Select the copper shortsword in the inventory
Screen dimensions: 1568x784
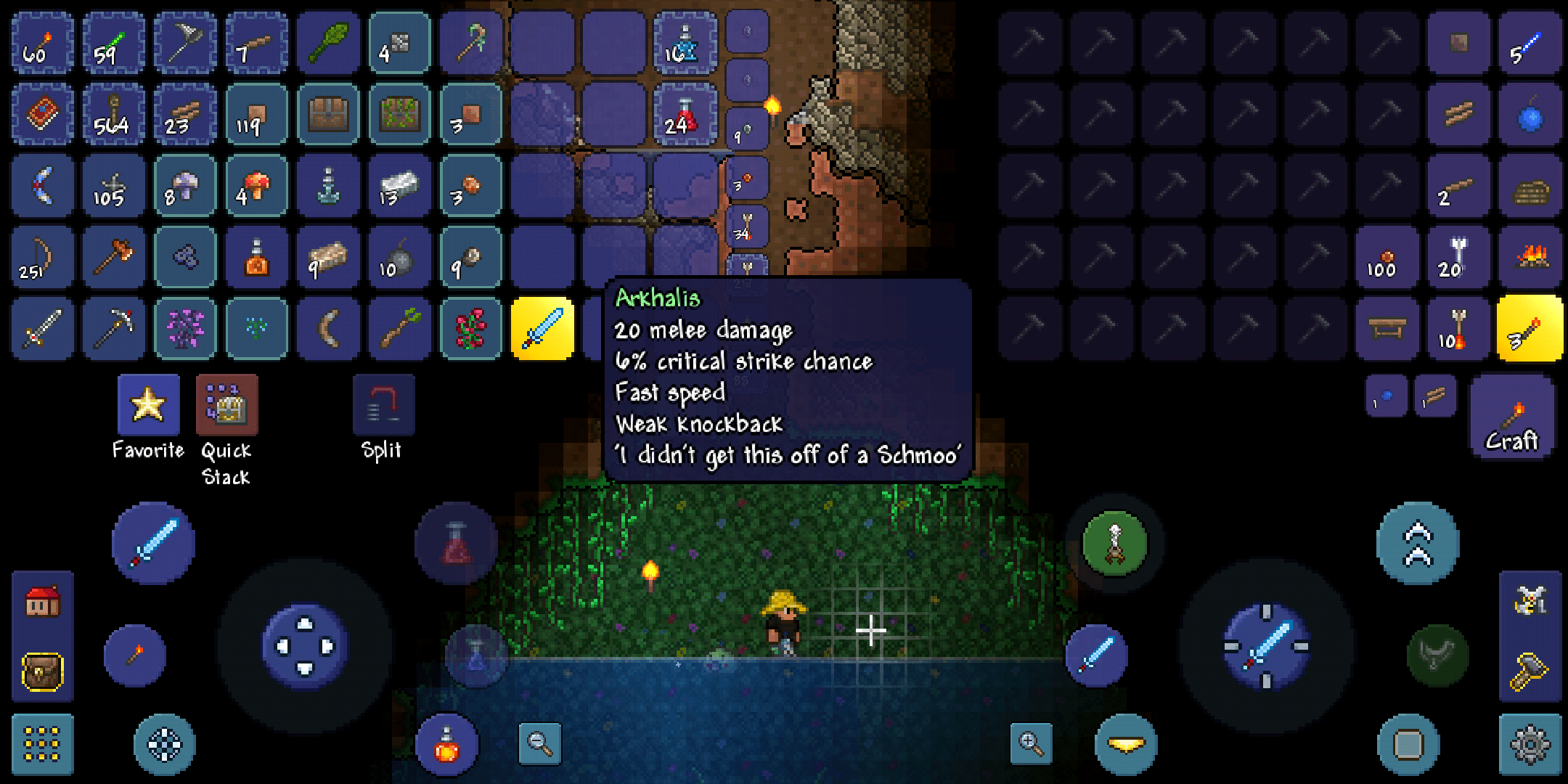point(41,329)
